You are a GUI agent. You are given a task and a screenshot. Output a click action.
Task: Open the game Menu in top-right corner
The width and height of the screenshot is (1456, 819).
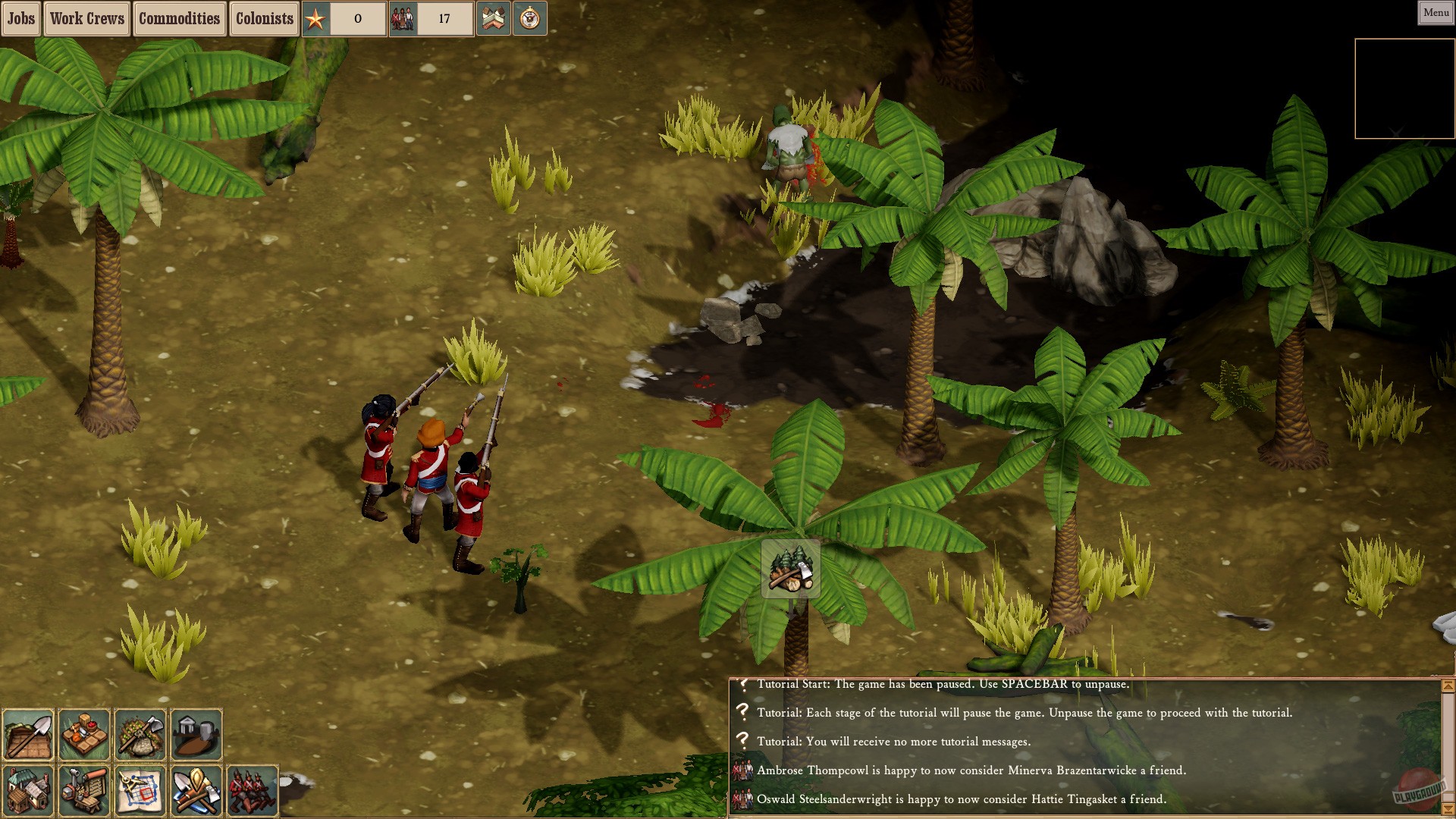[1435, 12]
